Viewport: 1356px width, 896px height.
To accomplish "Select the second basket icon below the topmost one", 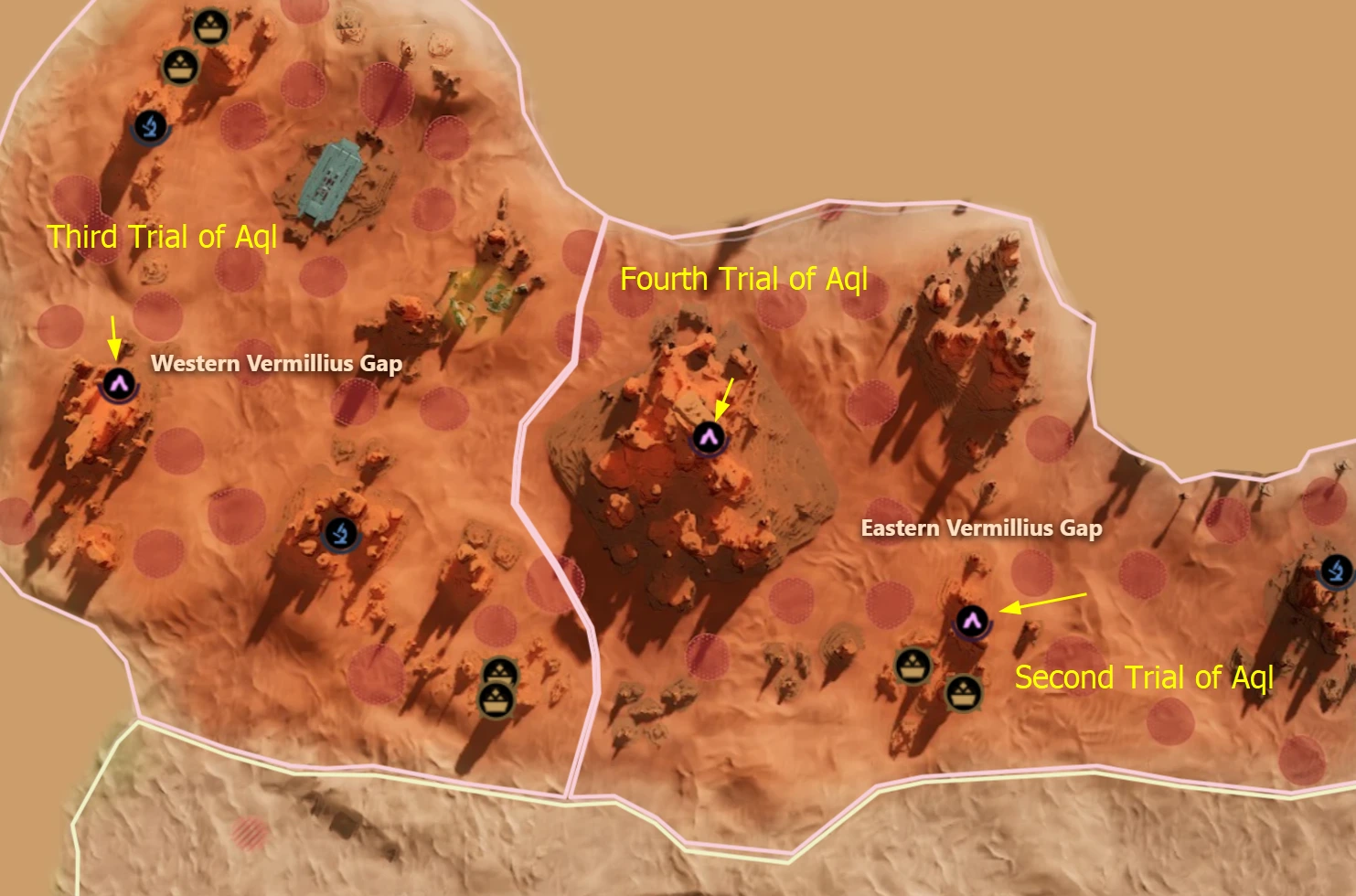I will [x=179, y=66].
